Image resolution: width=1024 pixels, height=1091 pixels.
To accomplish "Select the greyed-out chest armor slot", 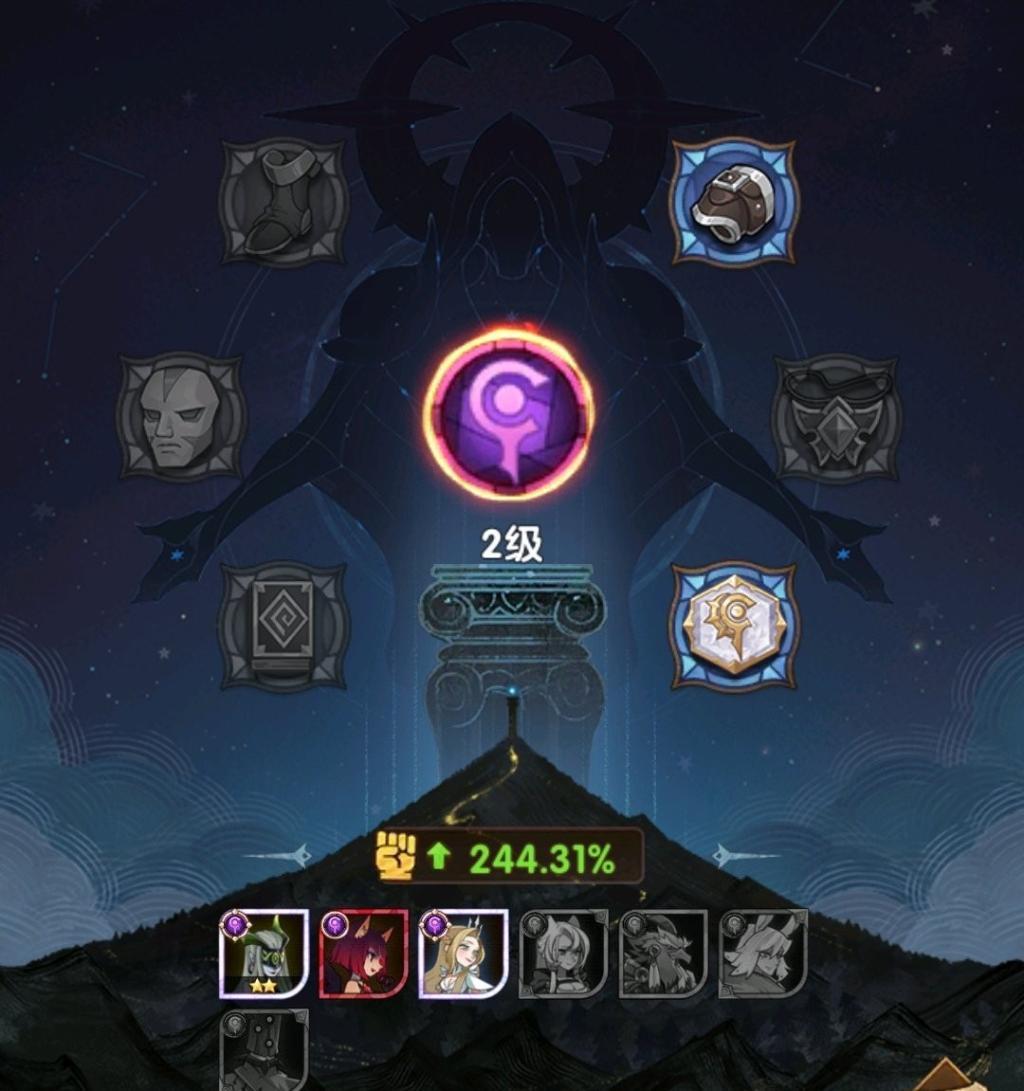I will [836, 417].
